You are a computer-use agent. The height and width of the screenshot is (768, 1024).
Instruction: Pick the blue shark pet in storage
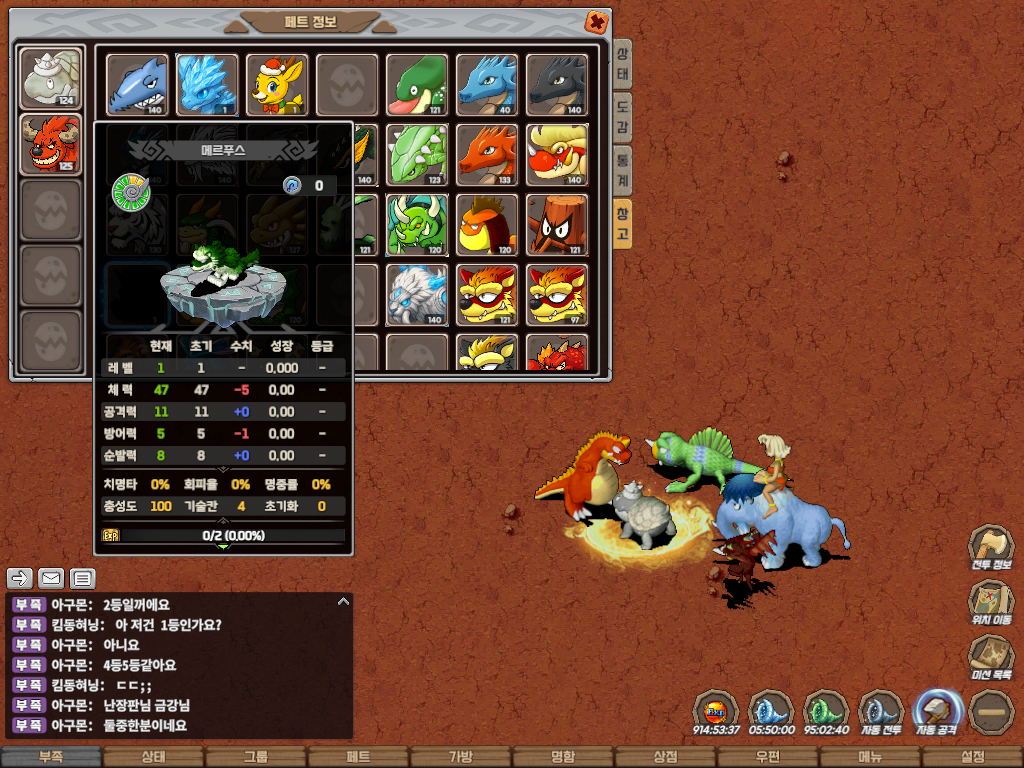pyautogui.click(x=138, y=85)
